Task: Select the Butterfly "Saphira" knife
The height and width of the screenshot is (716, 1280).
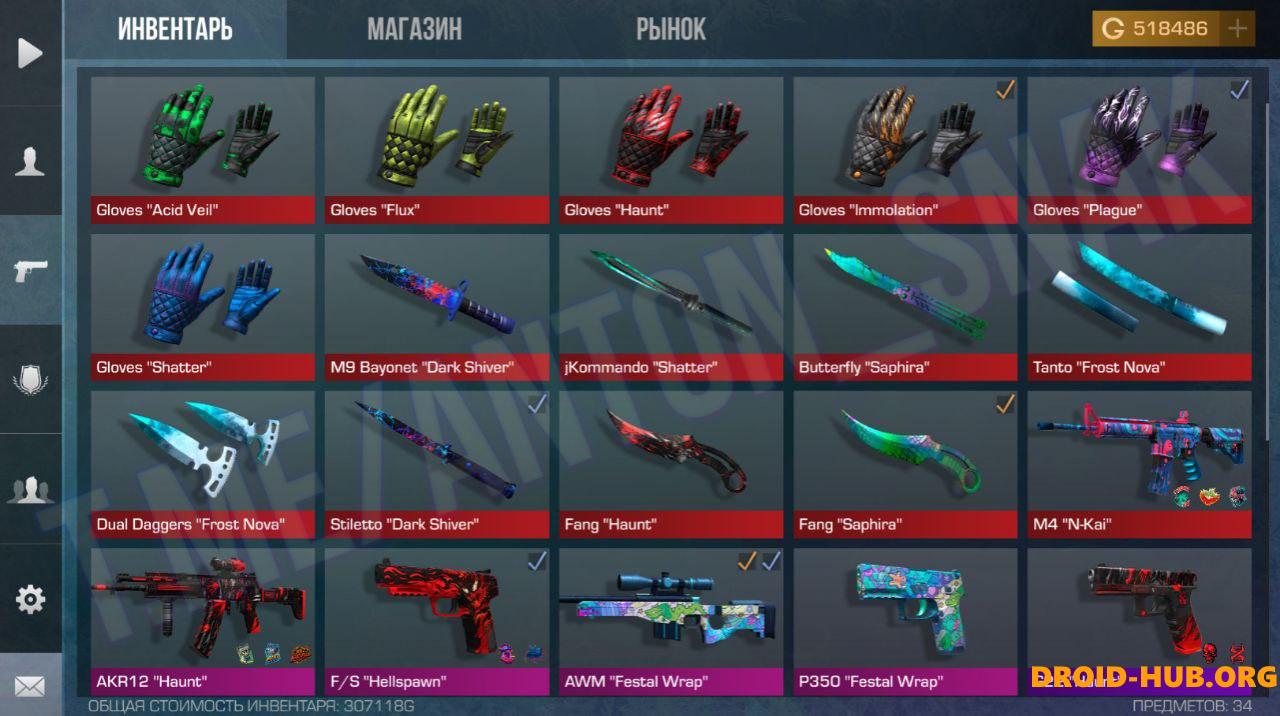Action: (x=905, y=307)
